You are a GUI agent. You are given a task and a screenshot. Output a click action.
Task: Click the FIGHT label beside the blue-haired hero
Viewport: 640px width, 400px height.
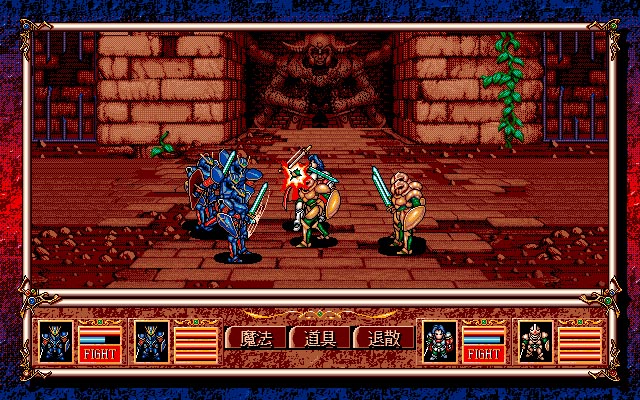click(483, 353)
